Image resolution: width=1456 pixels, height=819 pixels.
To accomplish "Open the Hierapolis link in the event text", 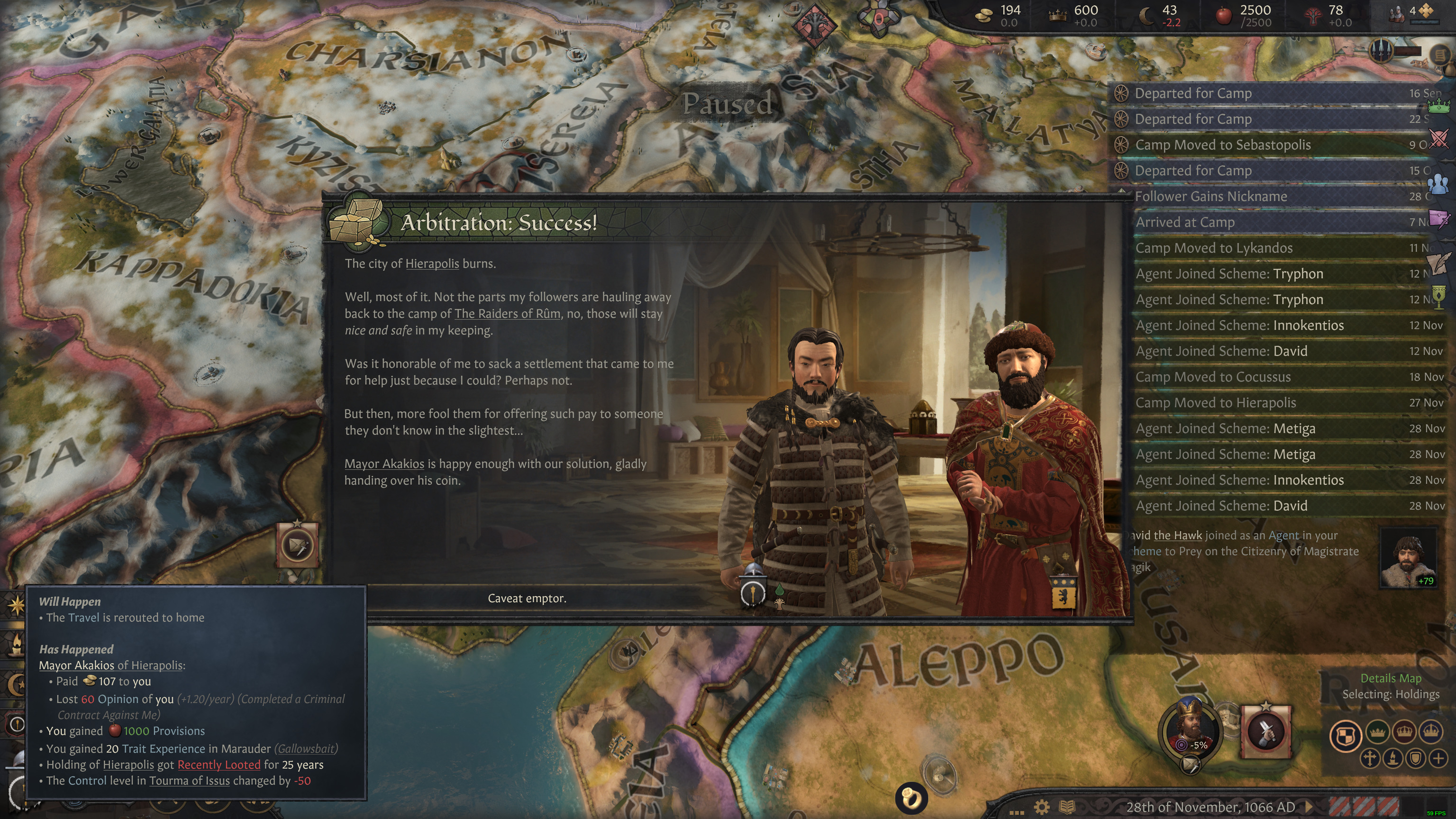I will point(431,263).
